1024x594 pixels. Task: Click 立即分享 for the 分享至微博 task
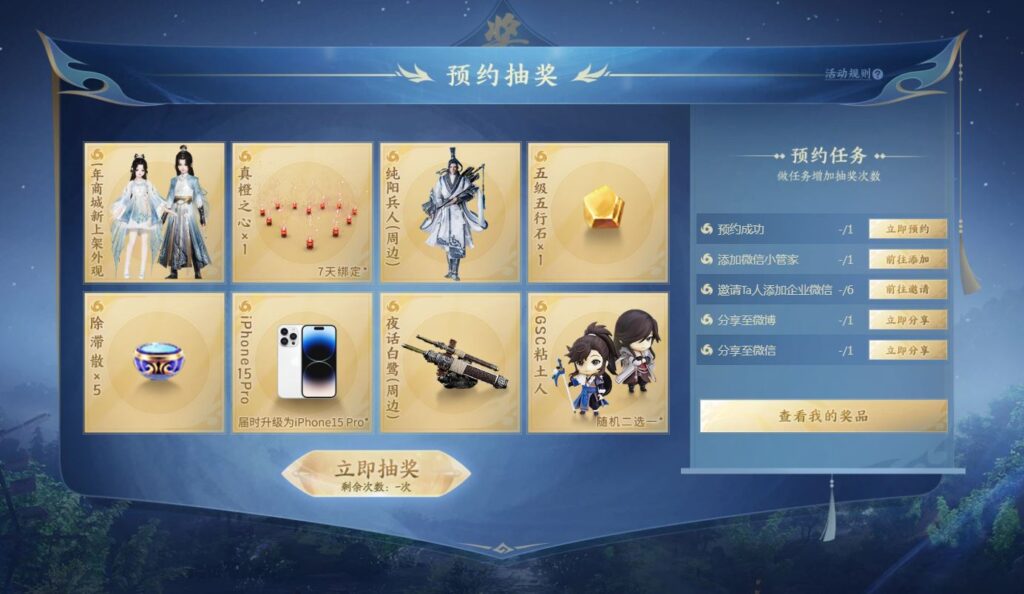[907, 320]
